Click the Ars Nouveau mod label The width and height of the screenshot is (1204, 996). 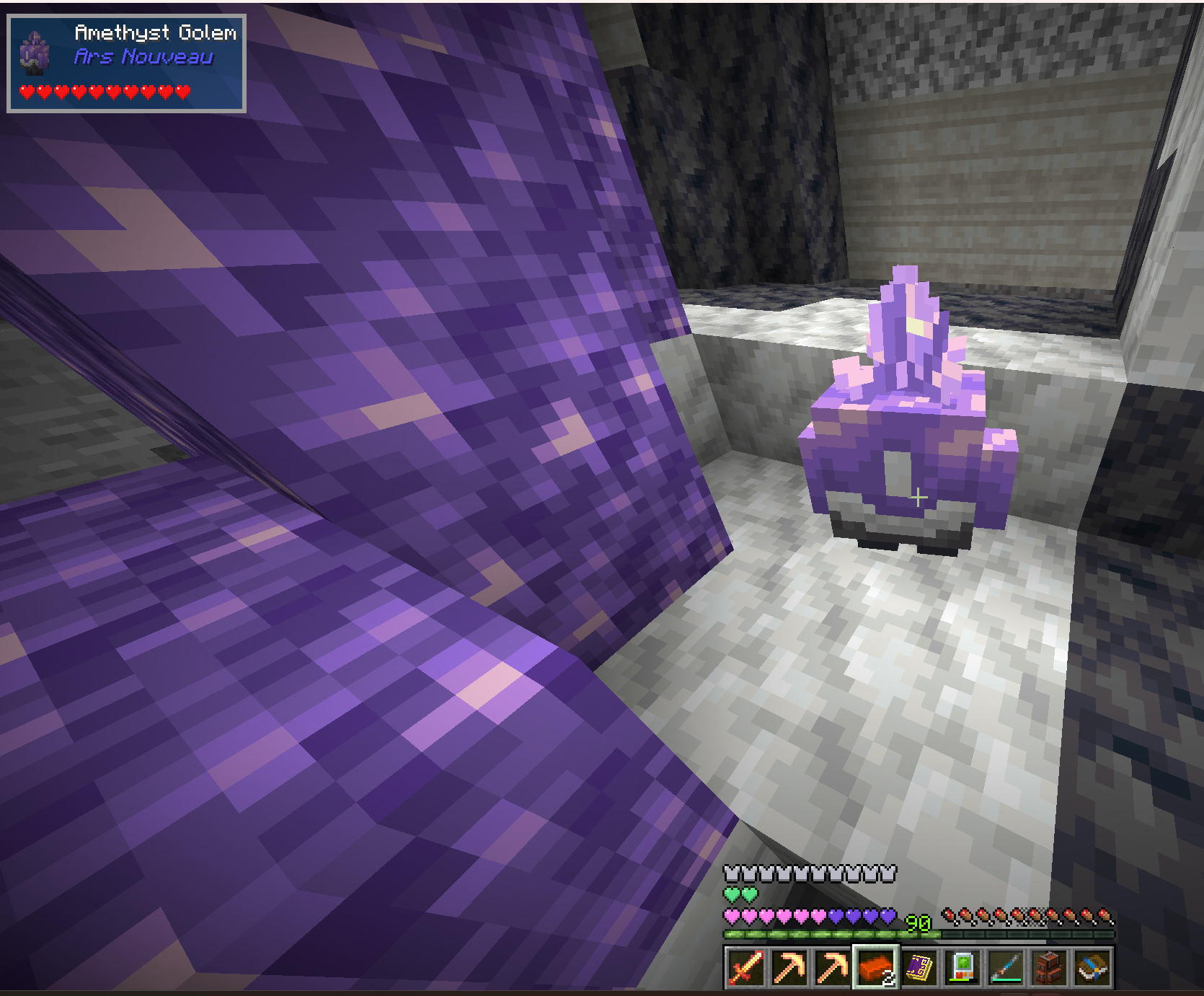(x=142, y=56)
